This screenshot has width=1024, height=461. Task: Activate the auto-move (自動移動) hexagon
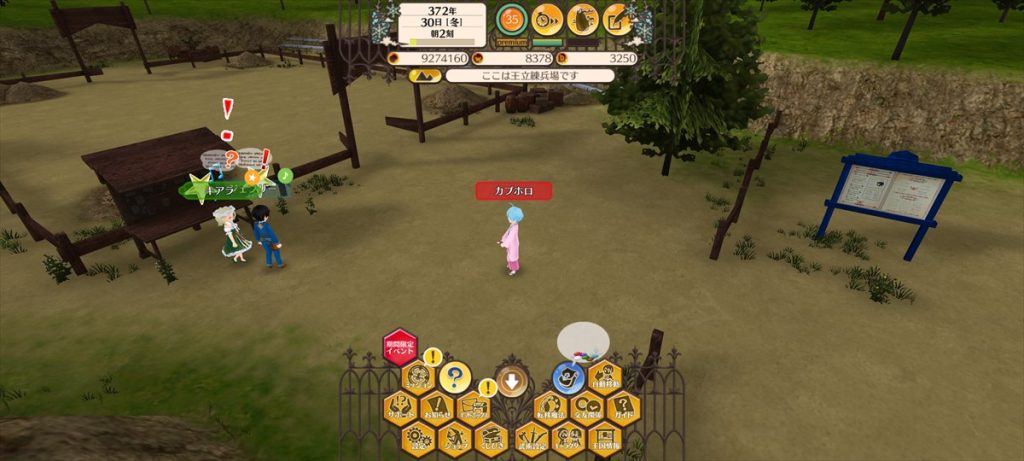(605, 377)
